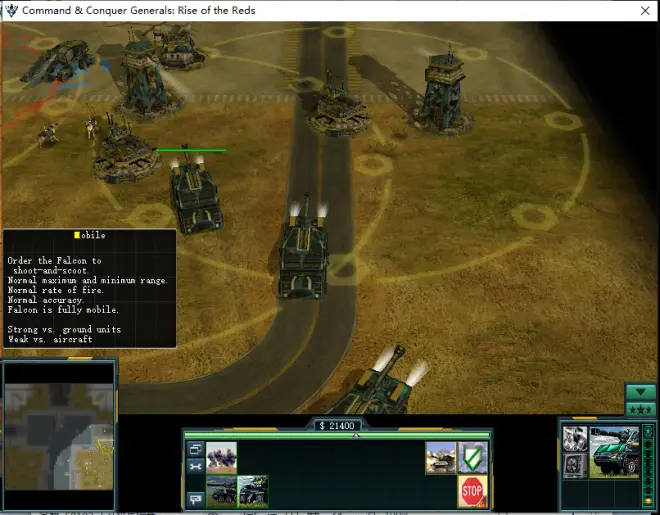Click the red STOP command button
Screen dimensions: 660x515
click(x=472, y=491)
